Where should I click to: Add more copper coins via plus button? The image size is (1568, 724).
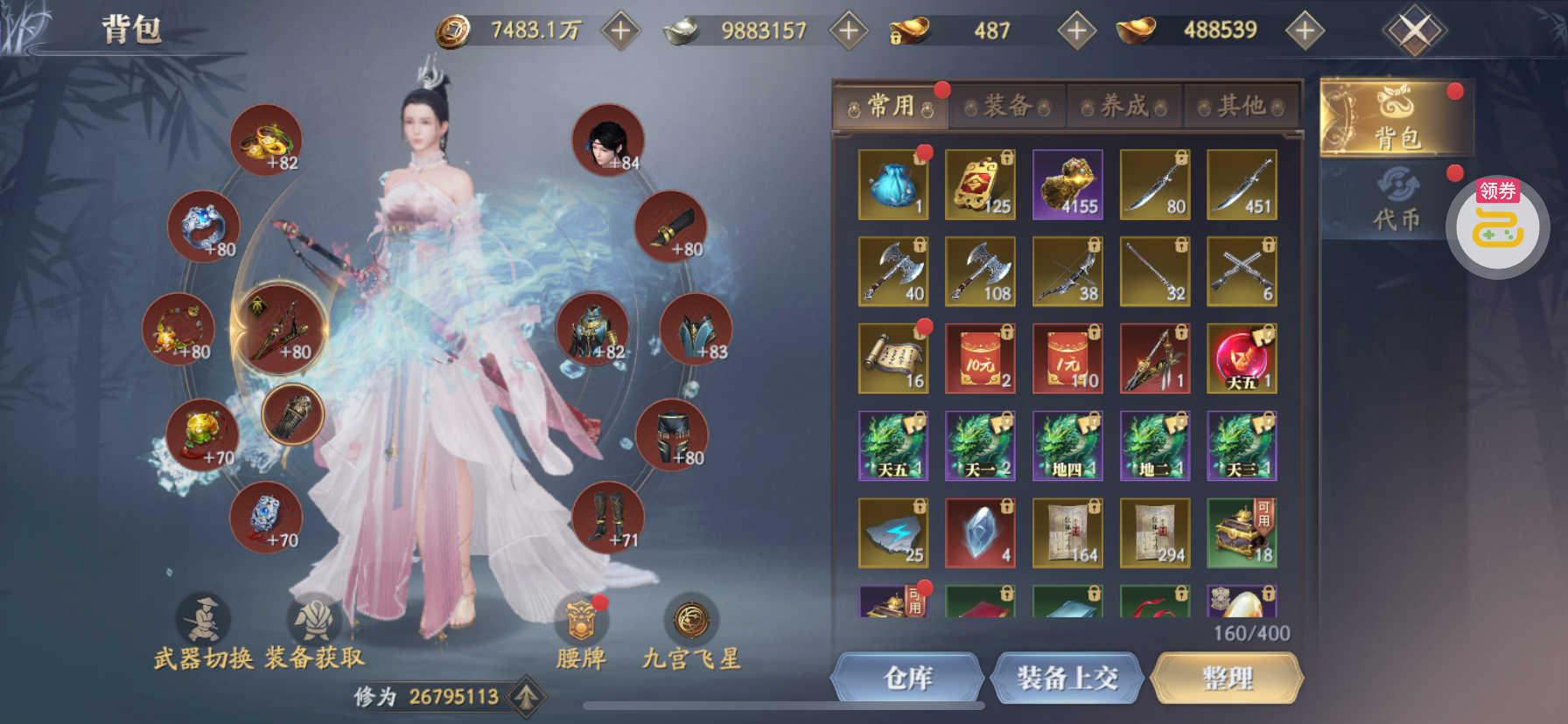coord(620,31)
